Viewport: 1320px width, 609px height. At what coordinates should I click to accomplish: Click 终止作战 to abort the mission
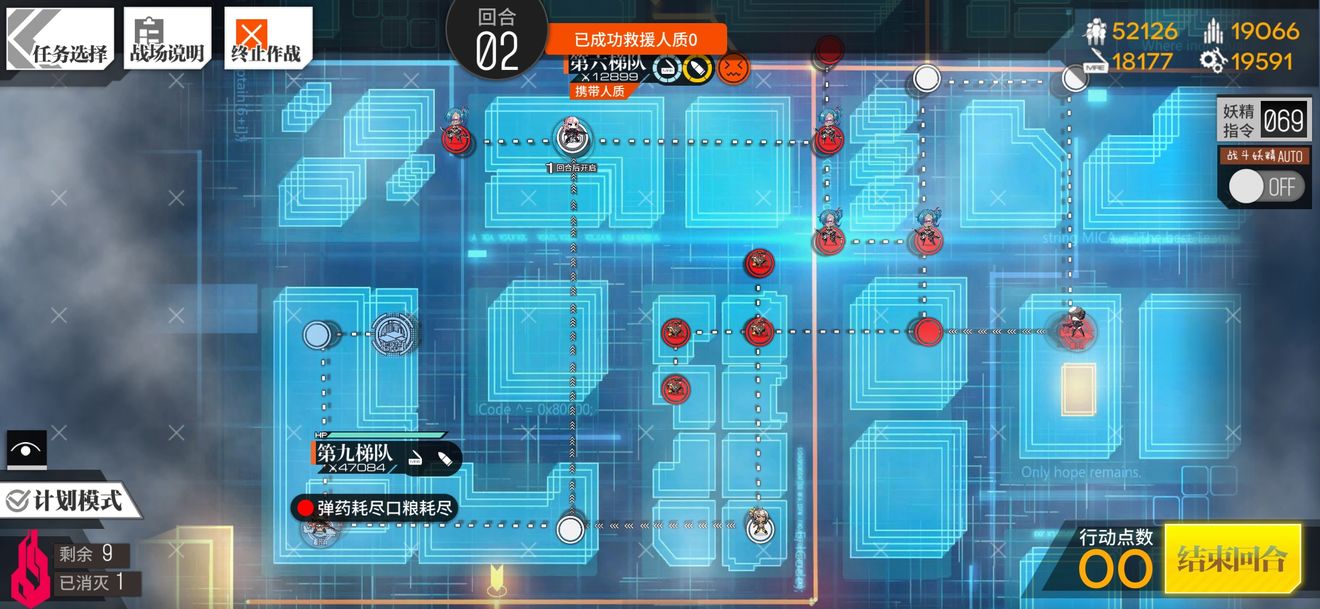(267, 39)
